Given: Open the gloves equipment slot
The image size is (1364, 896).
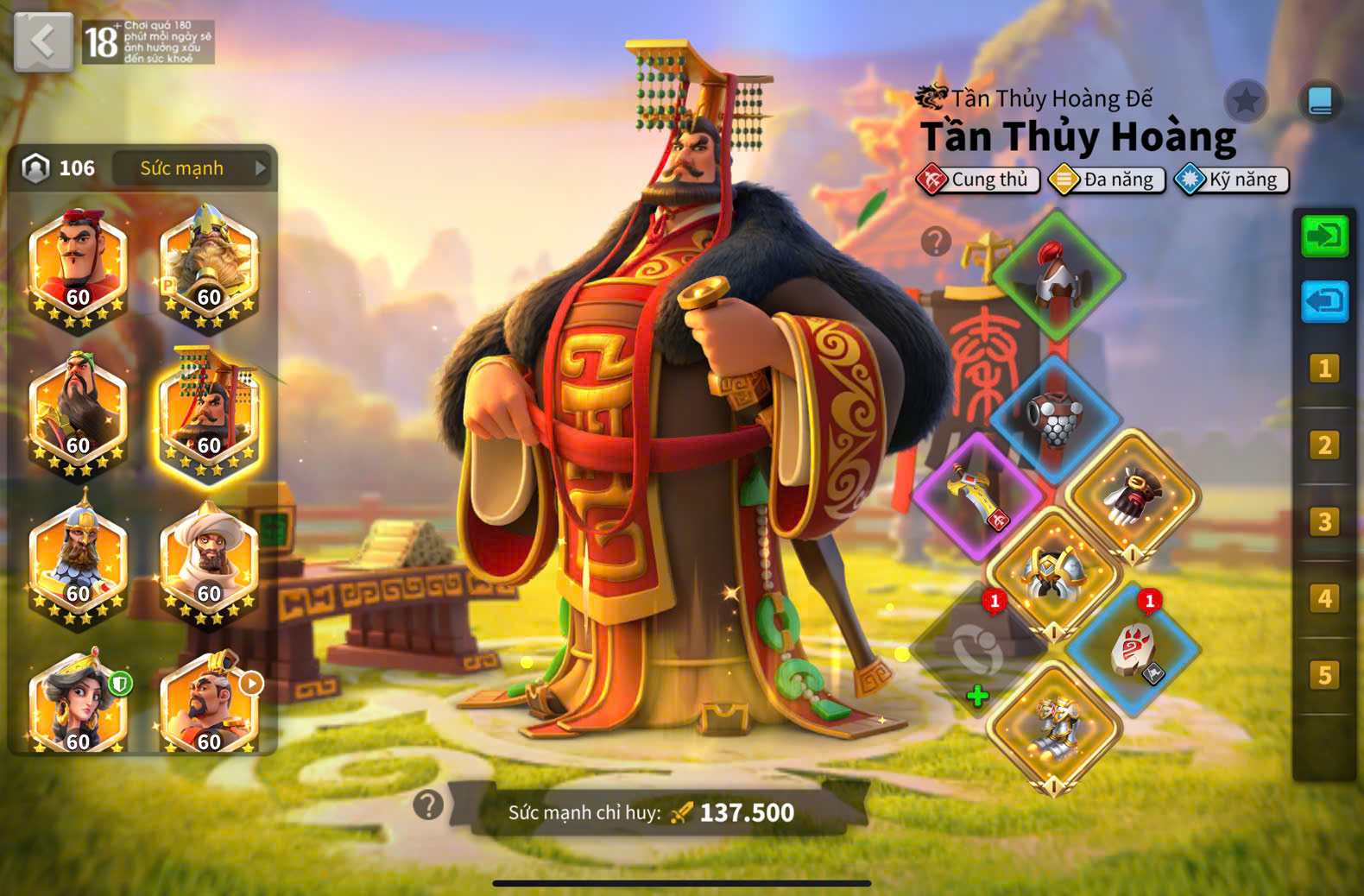Looking at the screenshot, I should 1133,495.
